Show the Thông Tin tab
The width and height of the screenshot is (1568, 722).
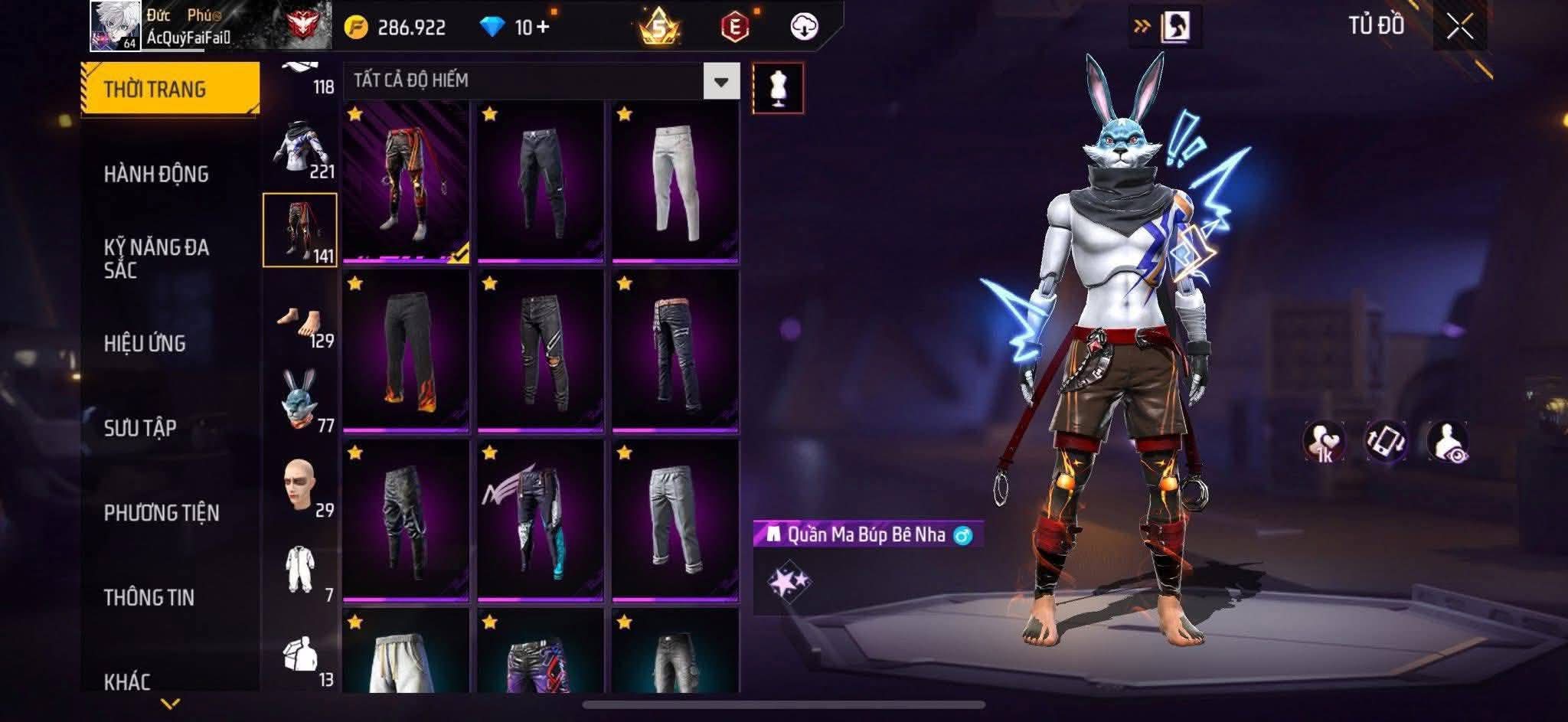pyautogui.click(x=149, y=597)
